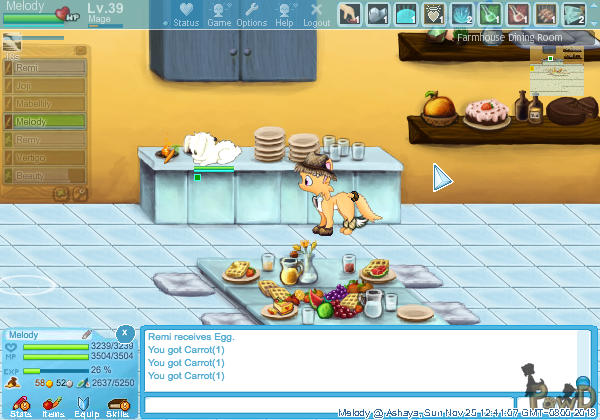600x420 pixels.
Task: Open the Options menu
Action: [x=251, y=14]
